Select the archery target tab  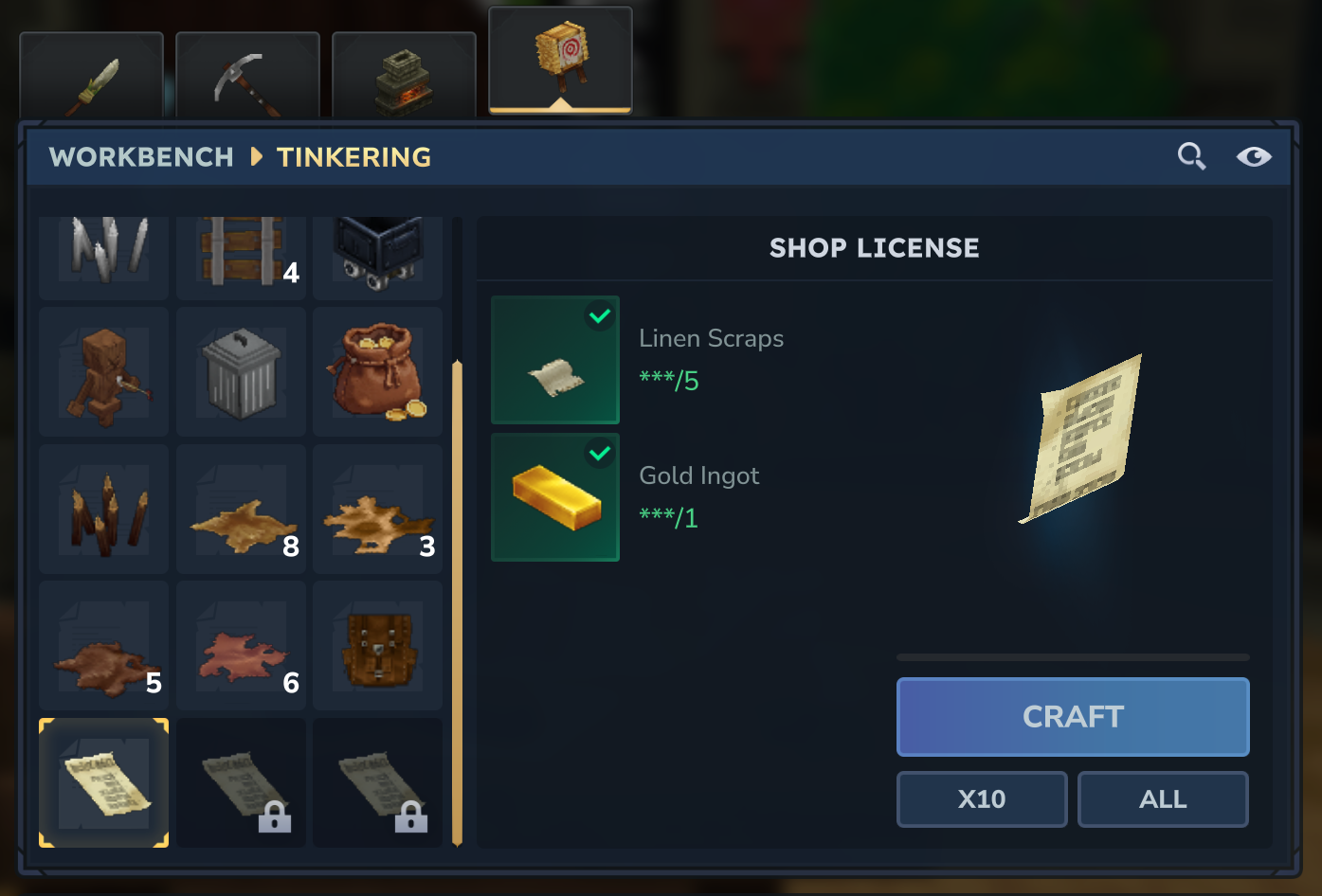coord(560,60)
